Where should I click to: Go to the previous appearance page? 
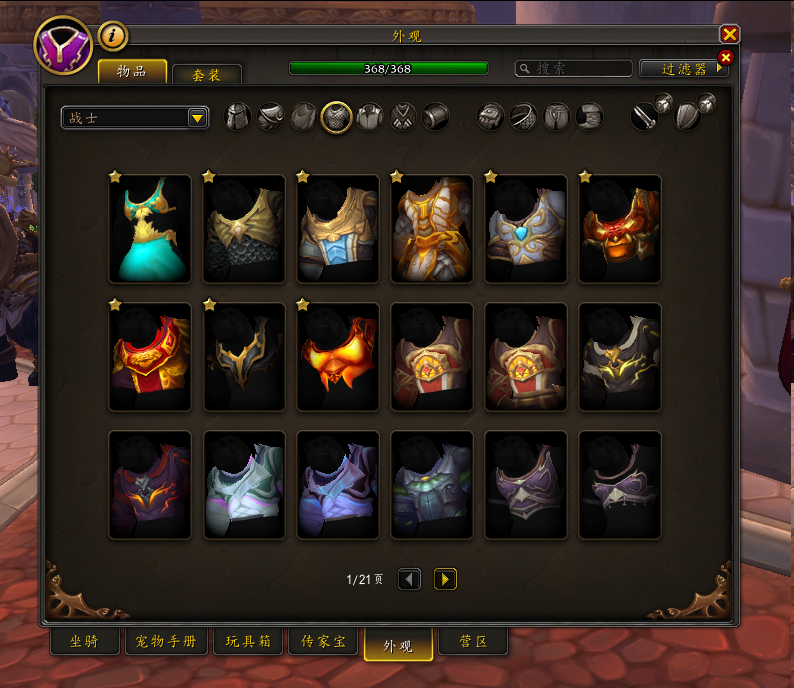tap(409, 579)
